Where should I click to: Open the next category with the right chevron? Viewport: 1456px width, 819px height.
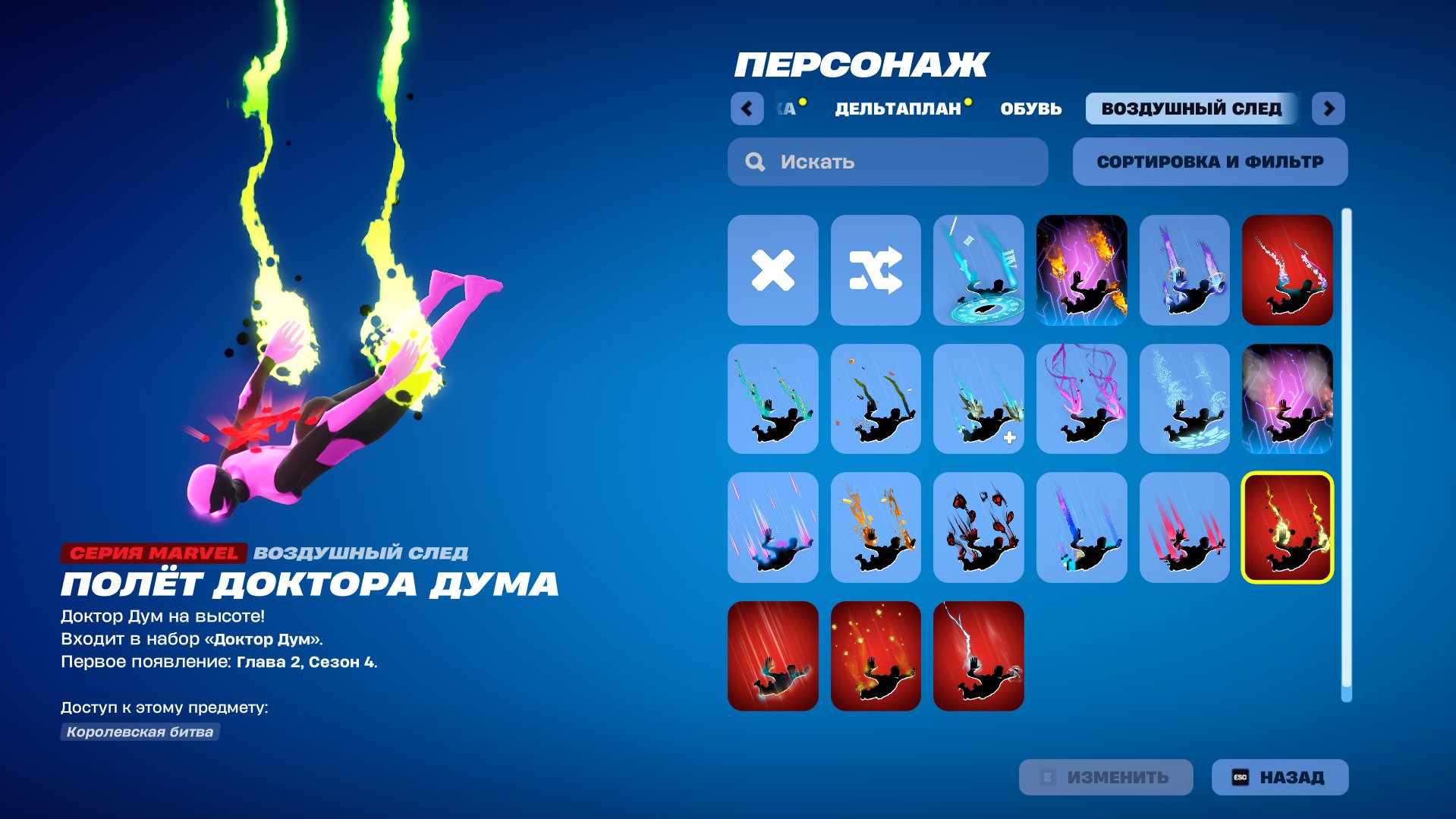1330,109
